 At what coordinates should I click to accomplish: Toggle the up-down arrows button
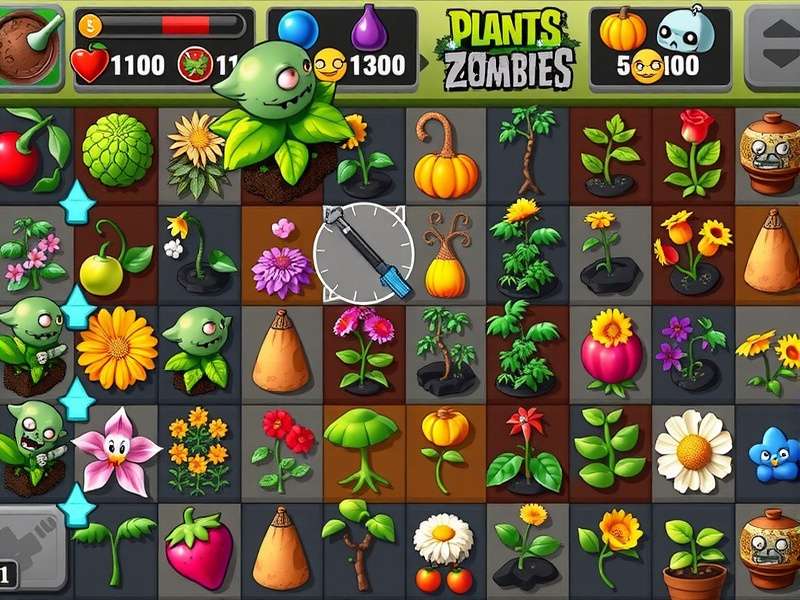pos(772,45)
